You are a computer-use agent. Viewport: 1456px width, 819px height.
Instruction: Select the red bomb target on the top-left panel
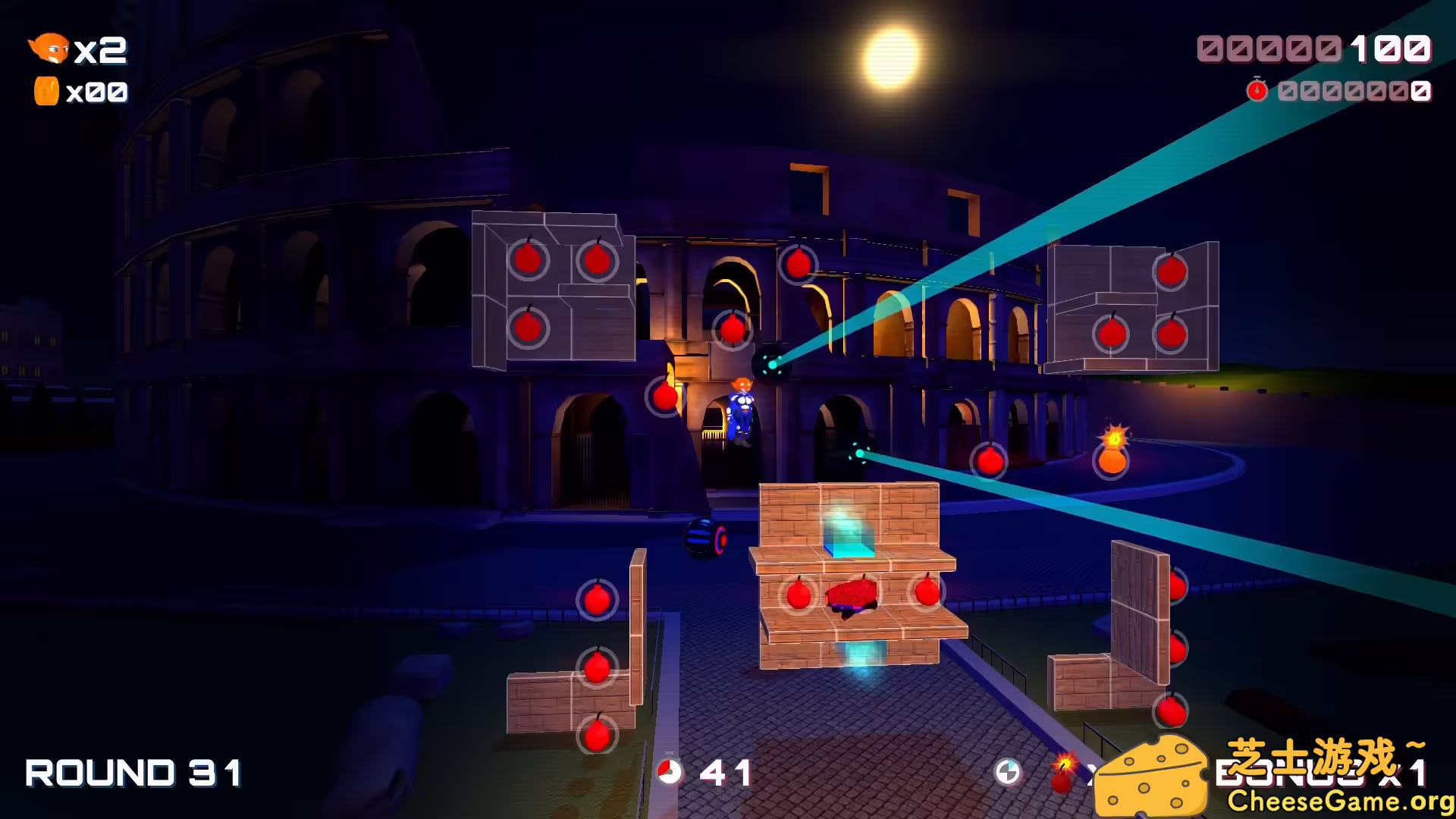(529, 259)
